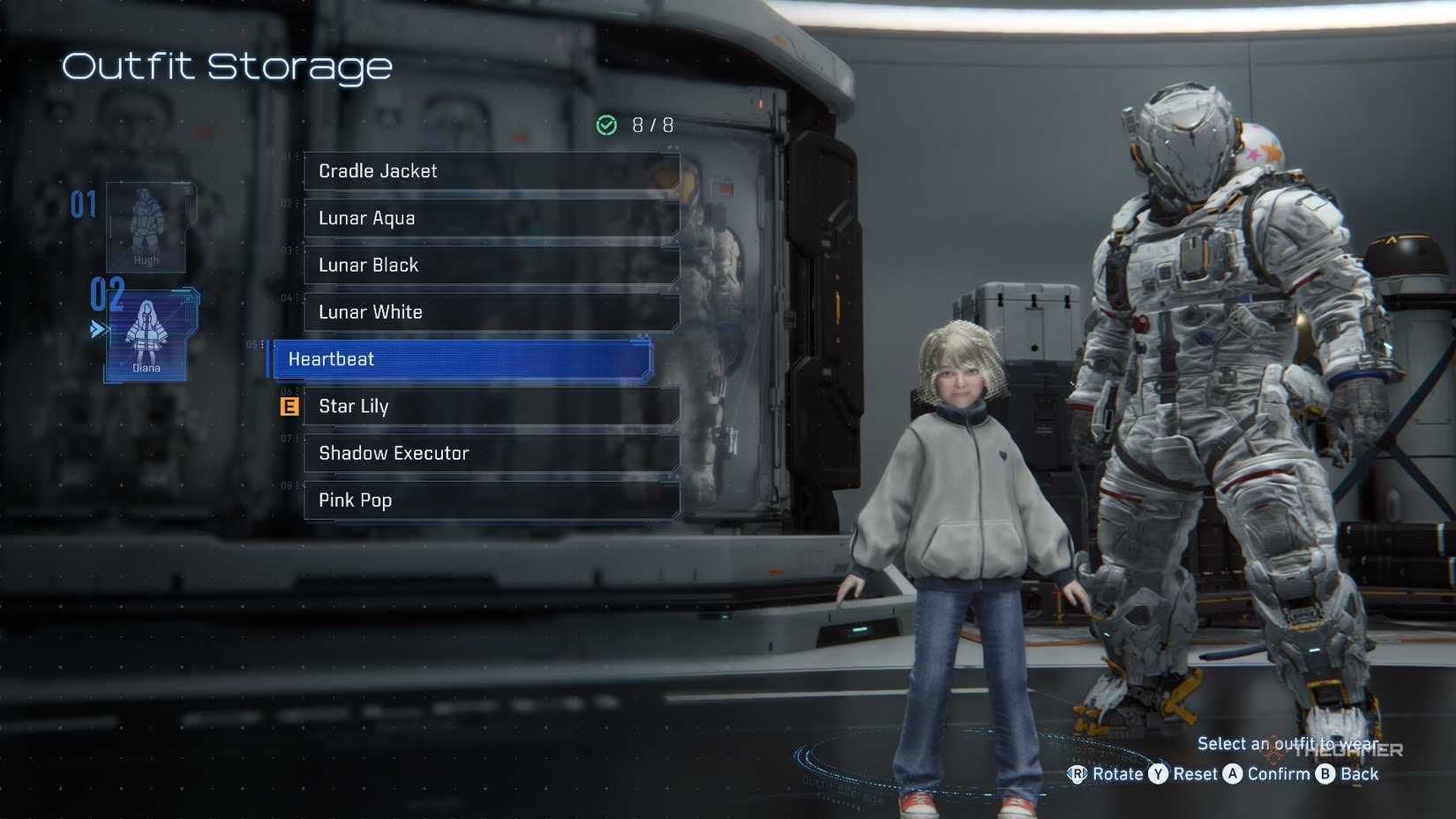
Task: Choose Shadow Executor from the list
Action: click(491, 453)
